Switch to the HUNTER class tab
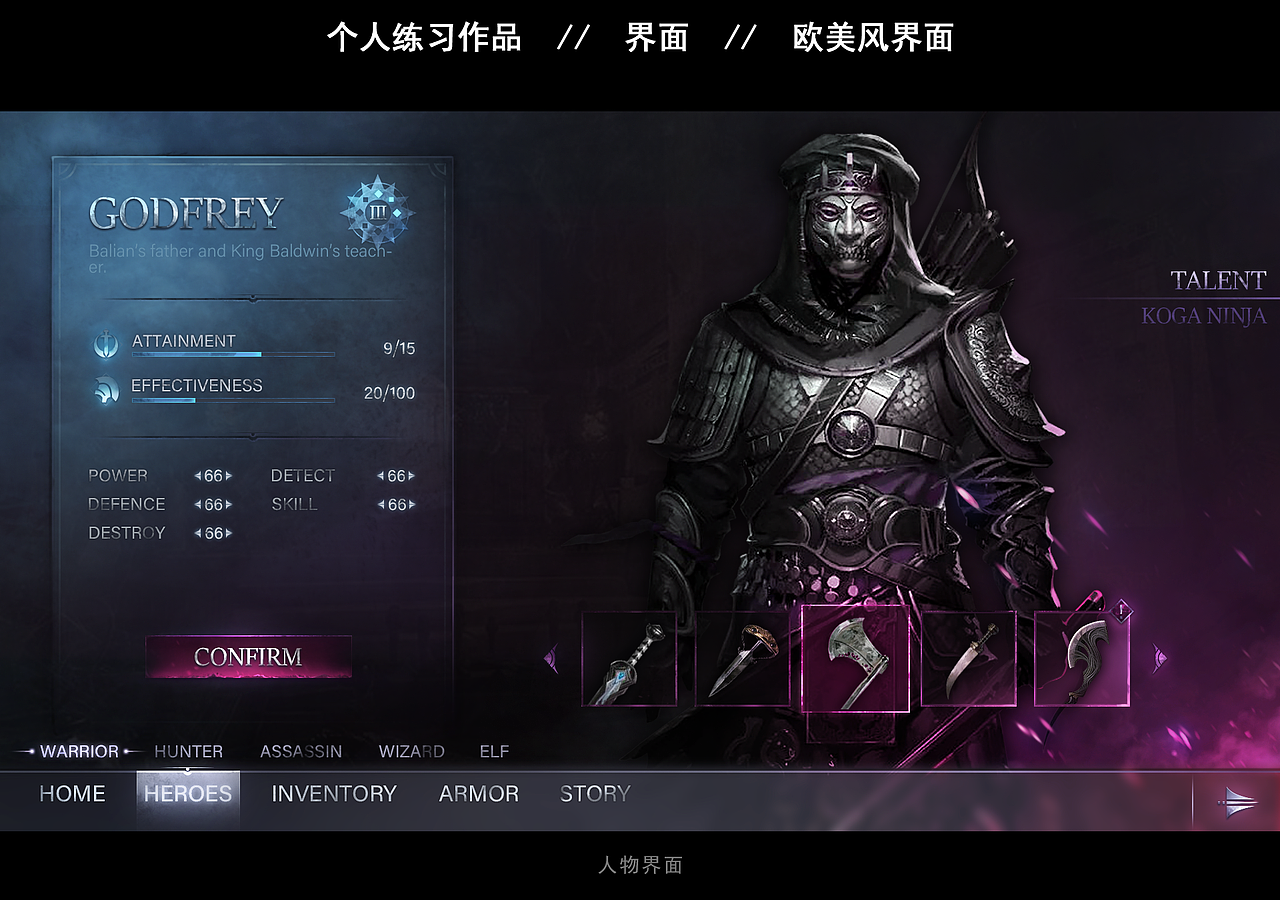The image size is (1280, 900). pos(188,751)
